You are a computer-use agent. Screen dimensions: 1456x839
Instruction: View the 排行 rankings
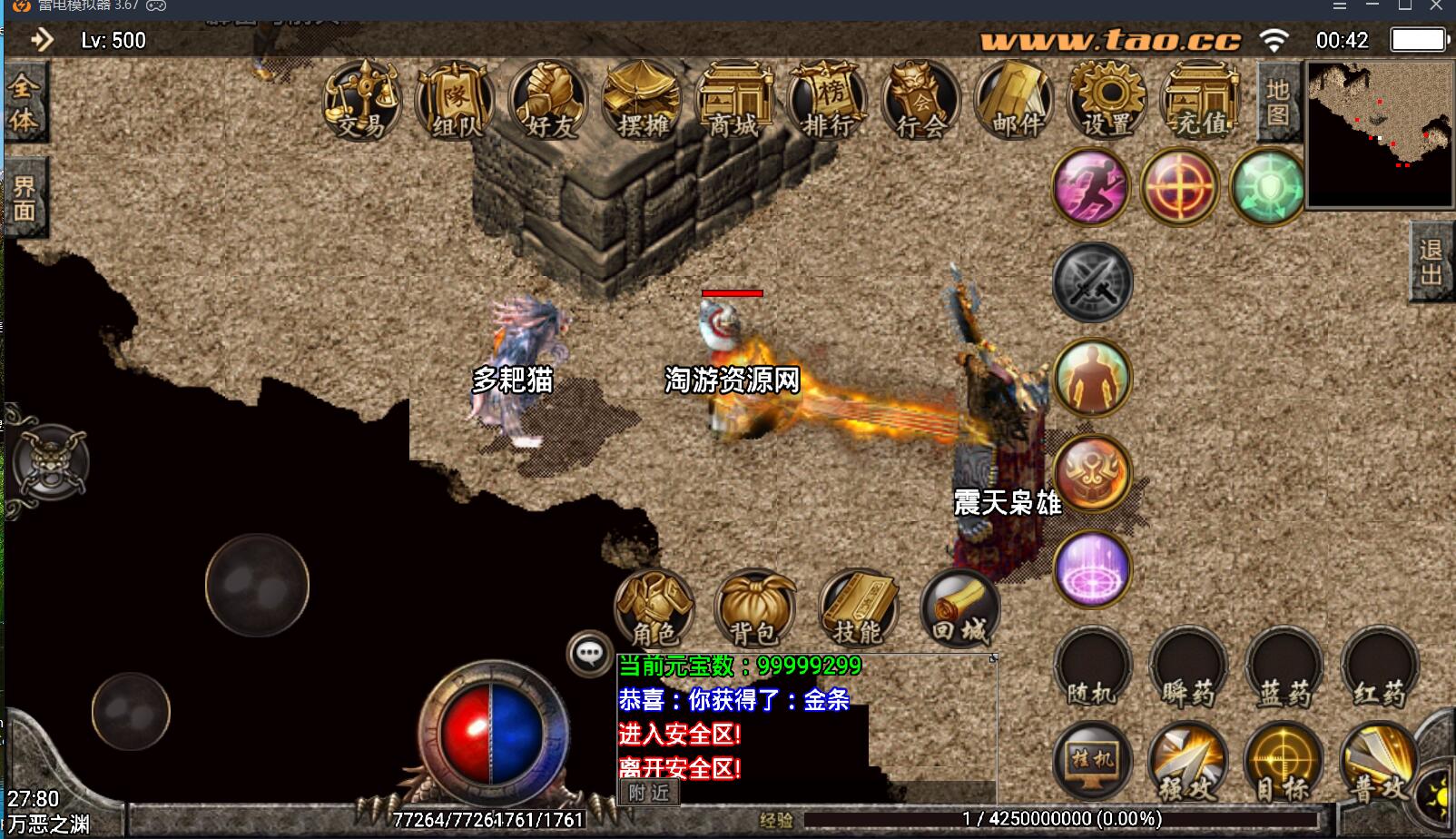(828, 101)
